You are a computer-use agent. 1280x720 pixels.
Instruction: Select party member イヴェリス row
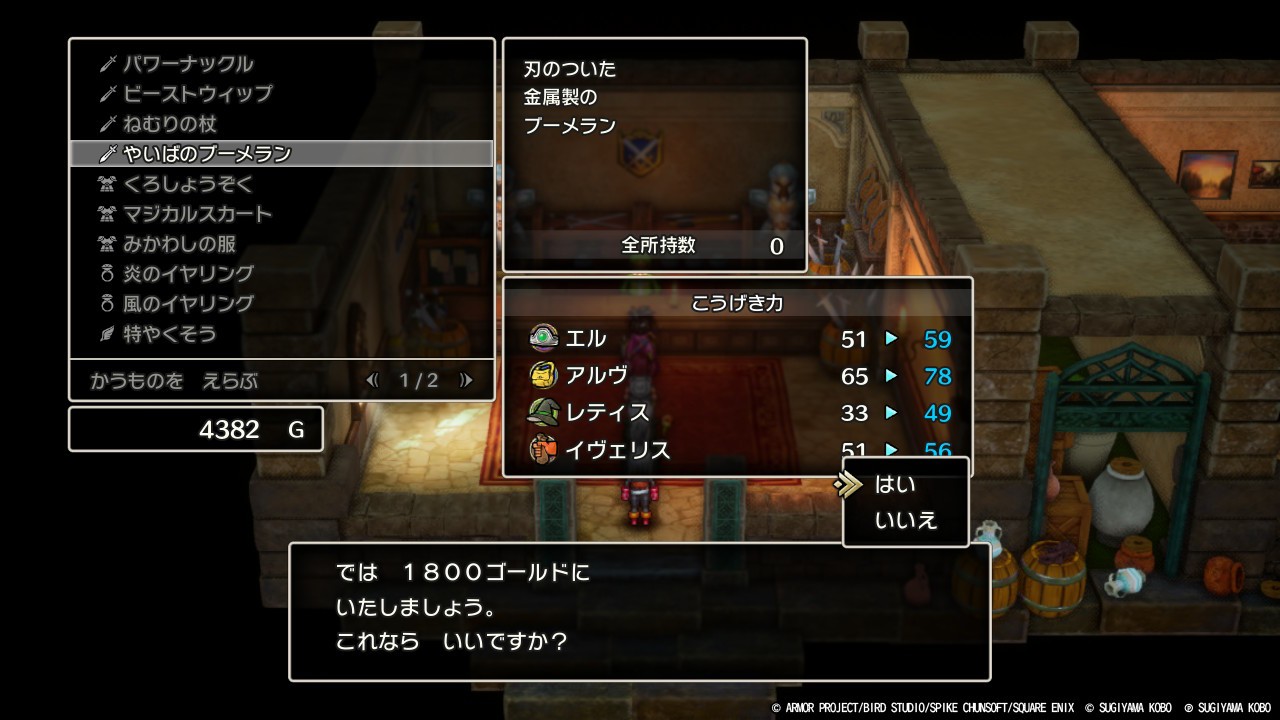738,450
